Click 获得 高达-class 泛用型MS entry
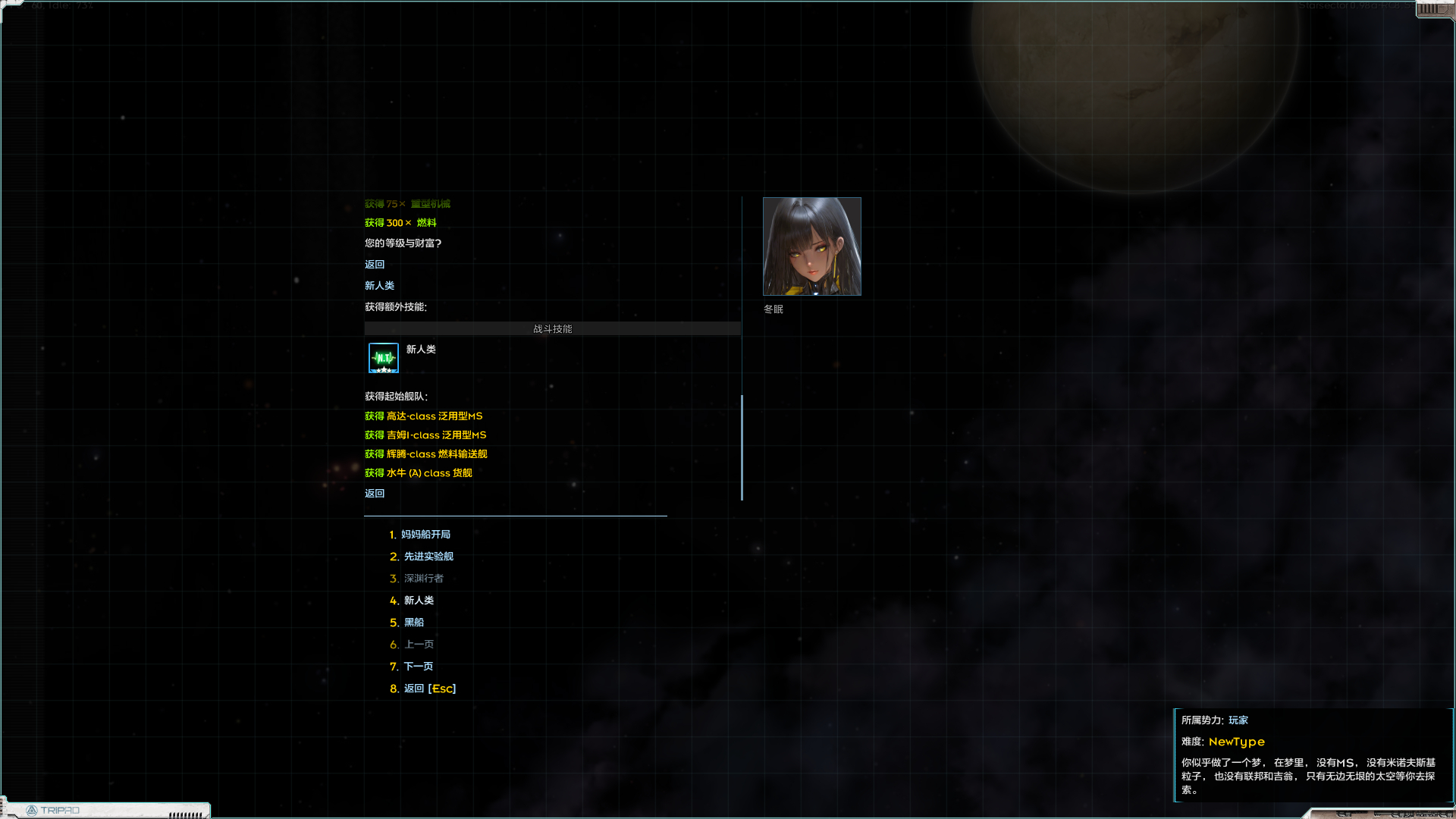1456x819 pixels. click(x=423, y=416)
